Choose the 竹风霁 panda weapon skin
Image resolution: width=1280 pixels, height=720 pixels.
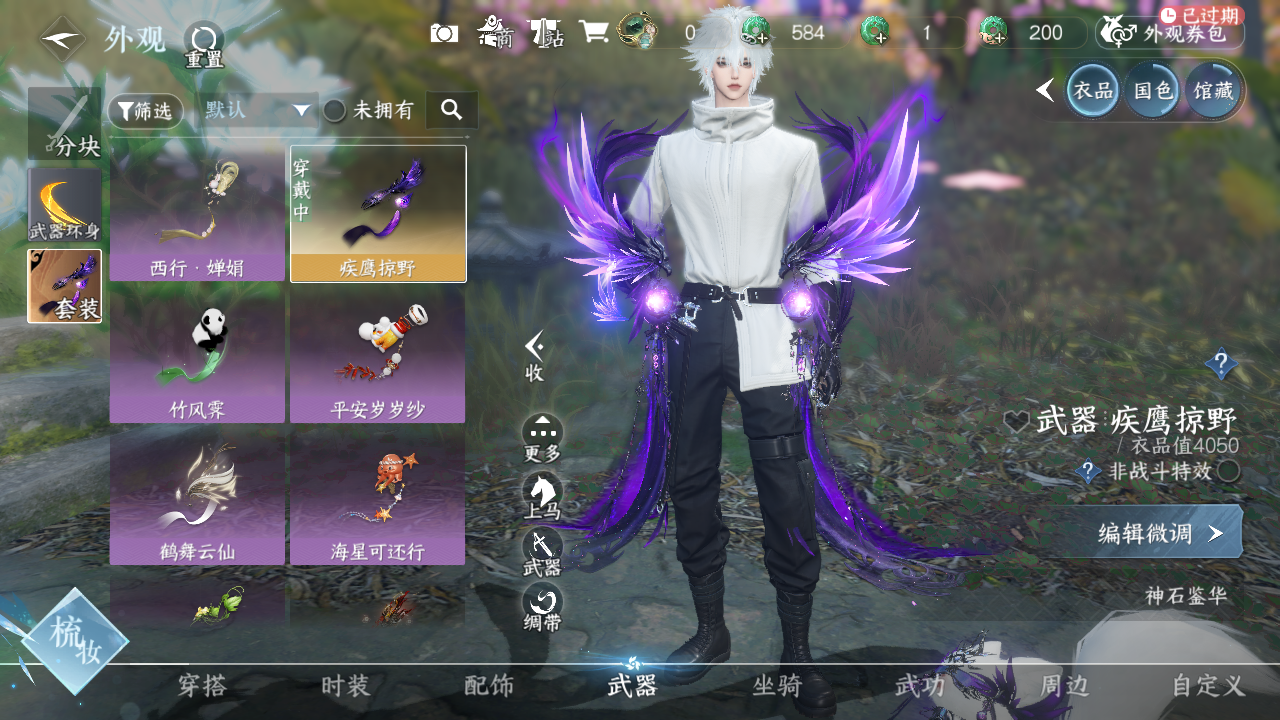coord(197,355)
